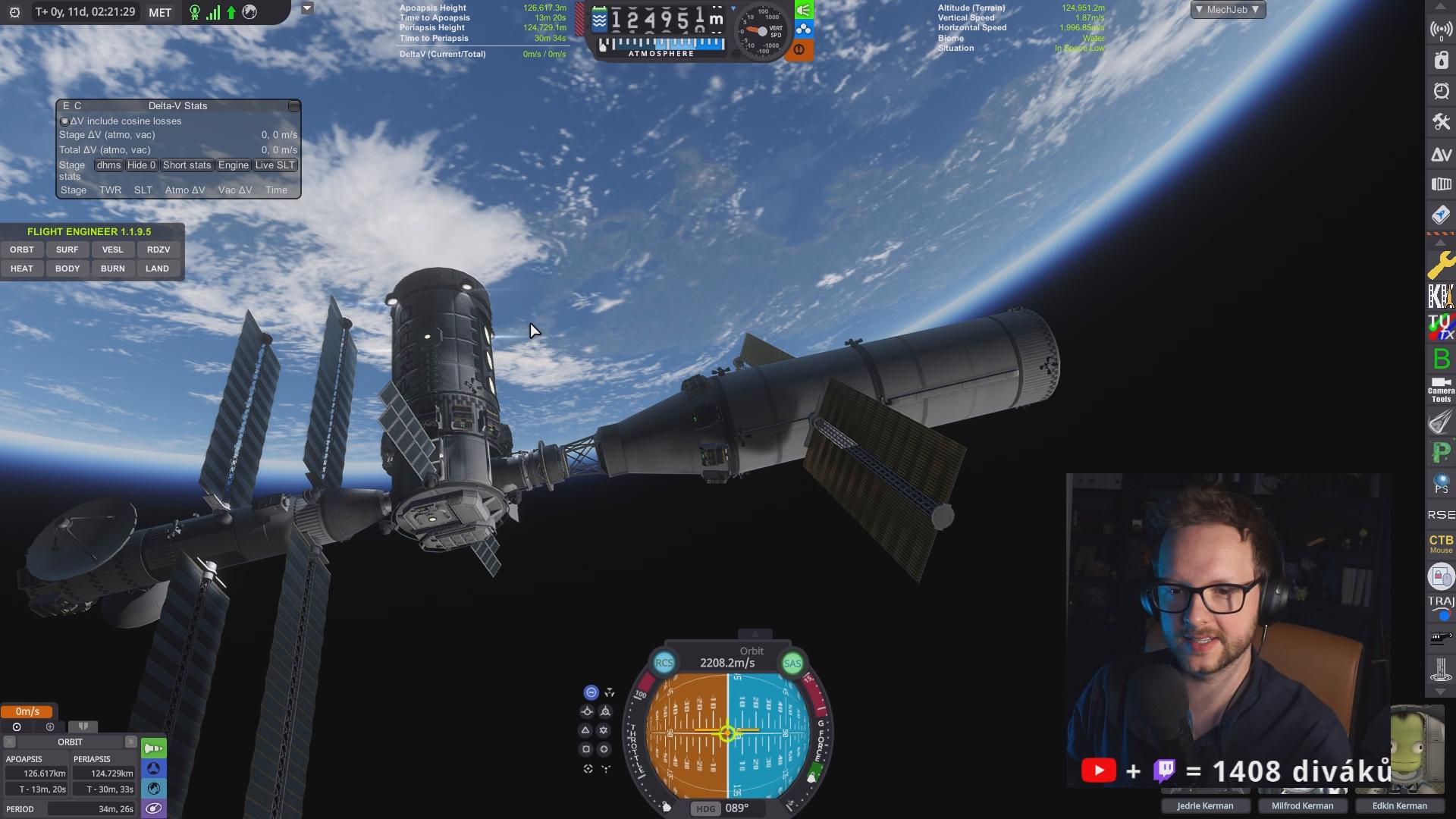Open the ORBT Flight Engineer section

click(x=22, y=249)
